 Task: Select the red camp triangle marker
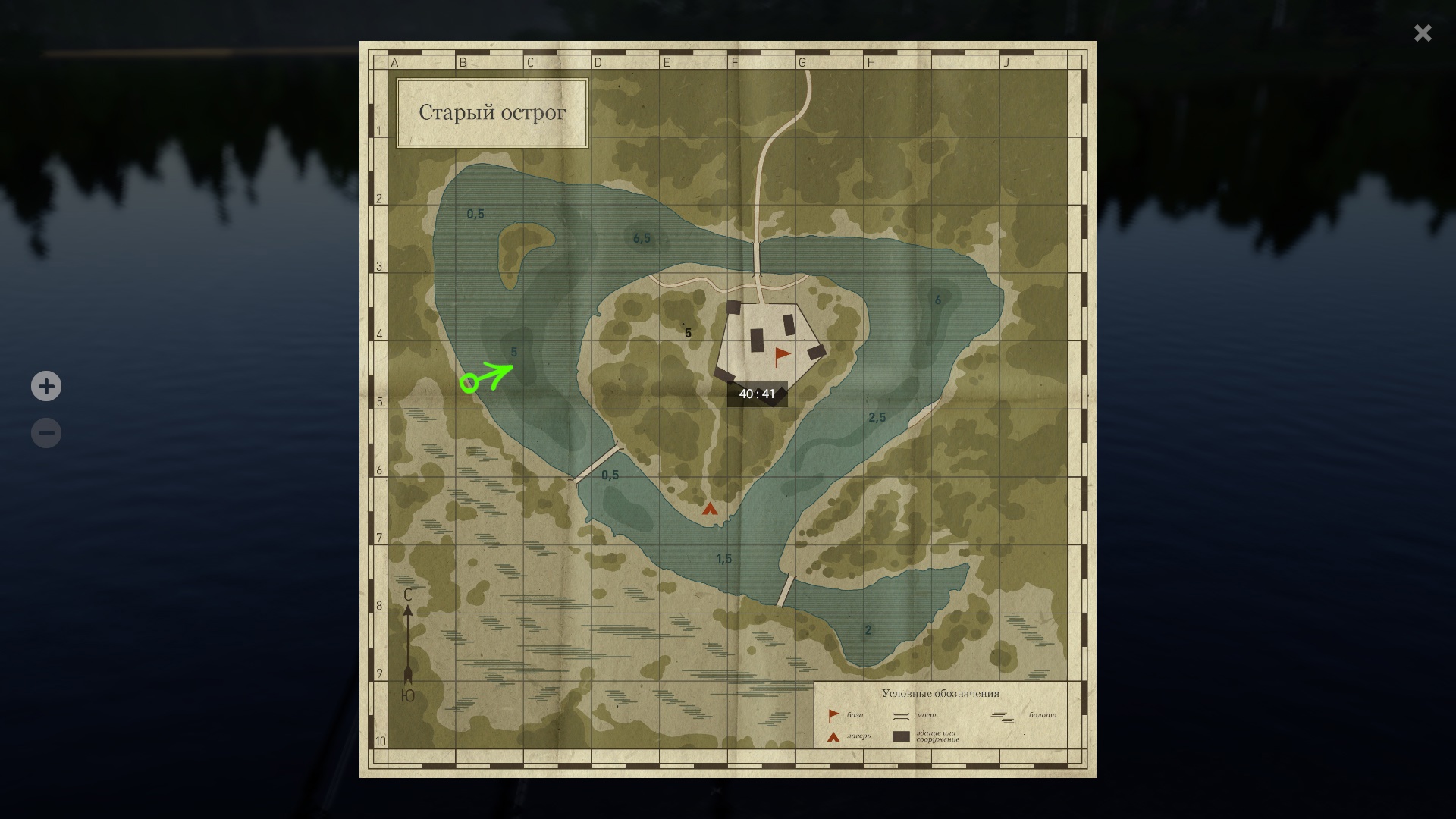pyautogui.click(x=710, y=509)
